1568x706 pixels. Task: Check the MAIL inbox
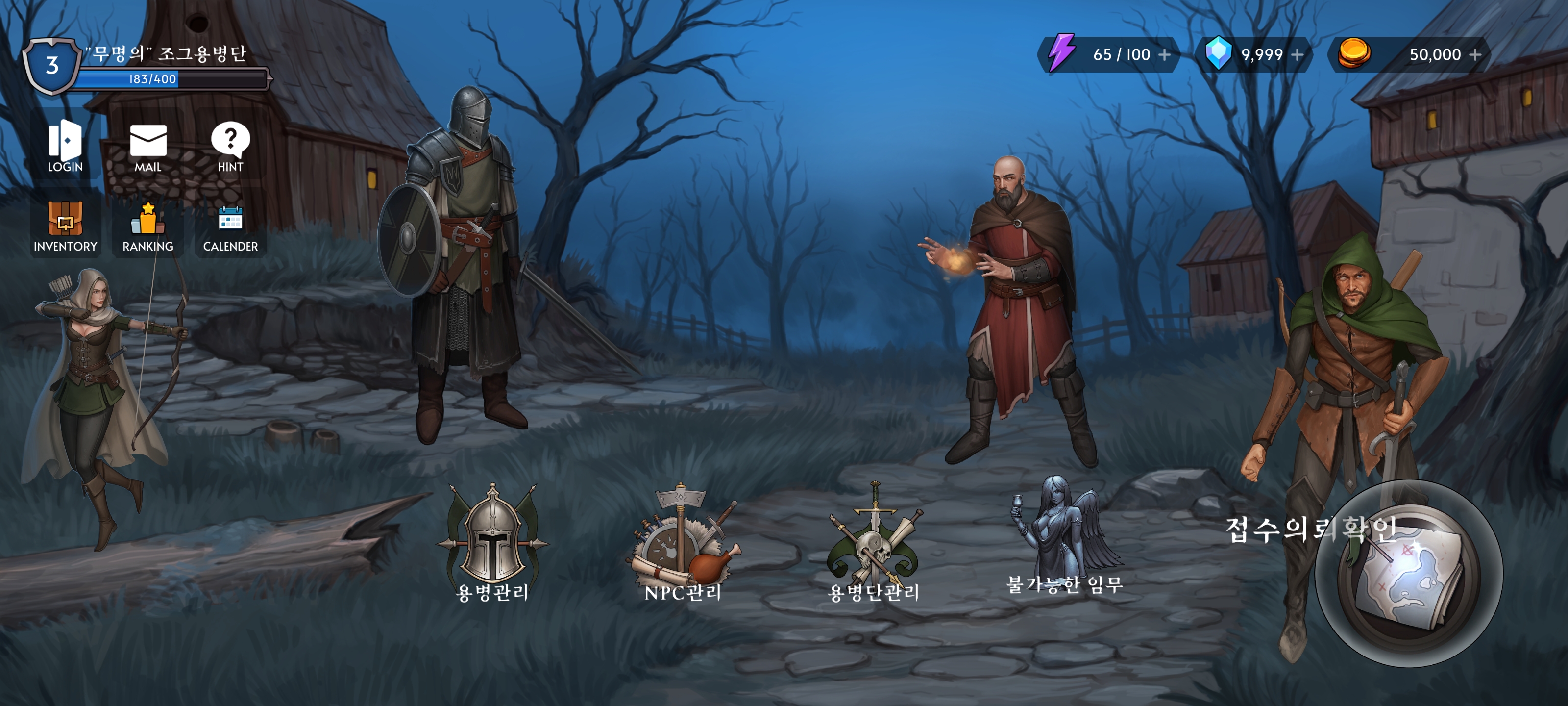pos(148,146)
